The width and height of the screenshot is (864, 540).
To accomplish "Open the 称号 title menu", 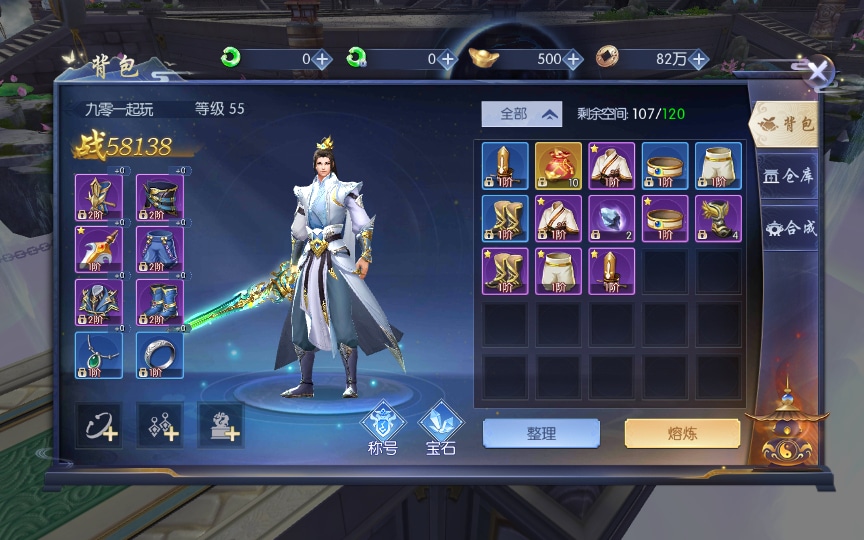I will pyautogui.click(x=383, y=428).
